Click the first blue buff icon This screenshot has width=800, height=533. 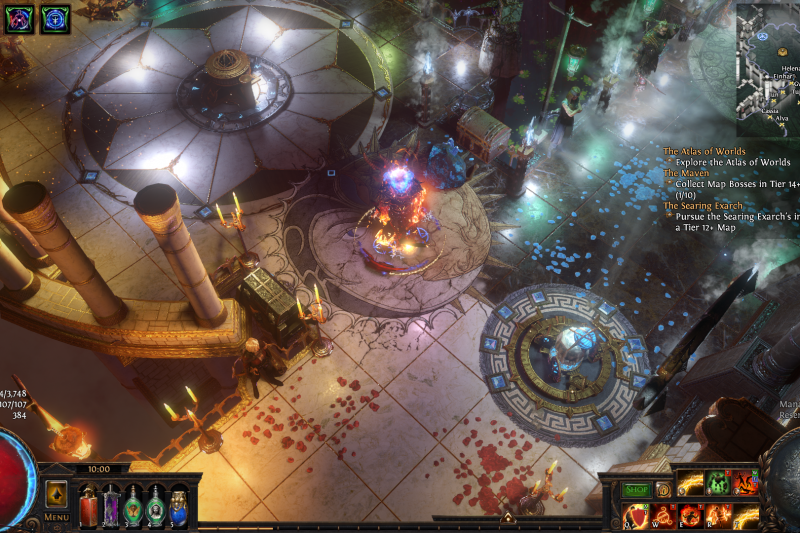click(x=19, y=19)
